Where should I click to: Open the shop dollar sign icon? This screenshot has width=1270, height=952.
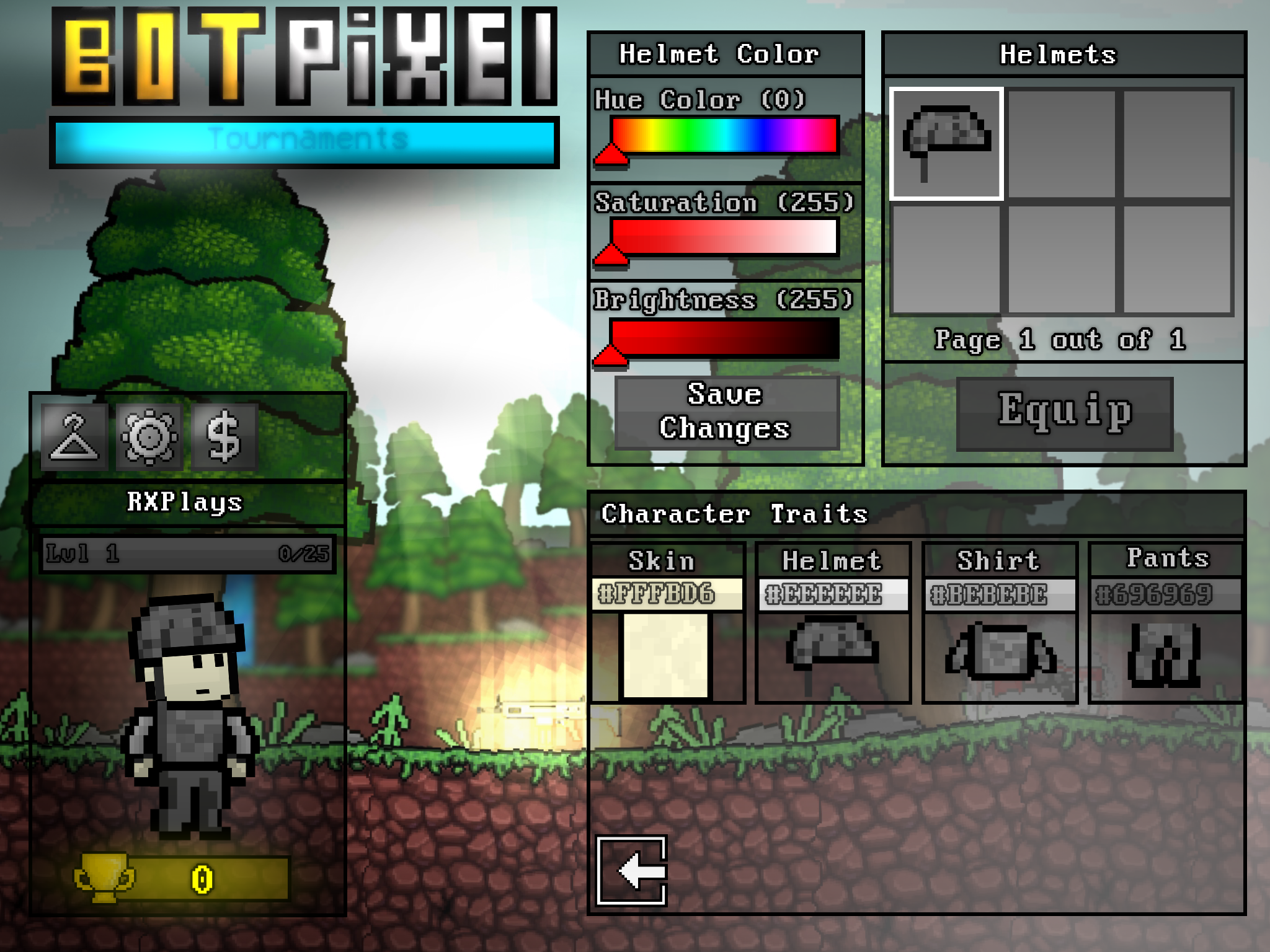[224, 437]
